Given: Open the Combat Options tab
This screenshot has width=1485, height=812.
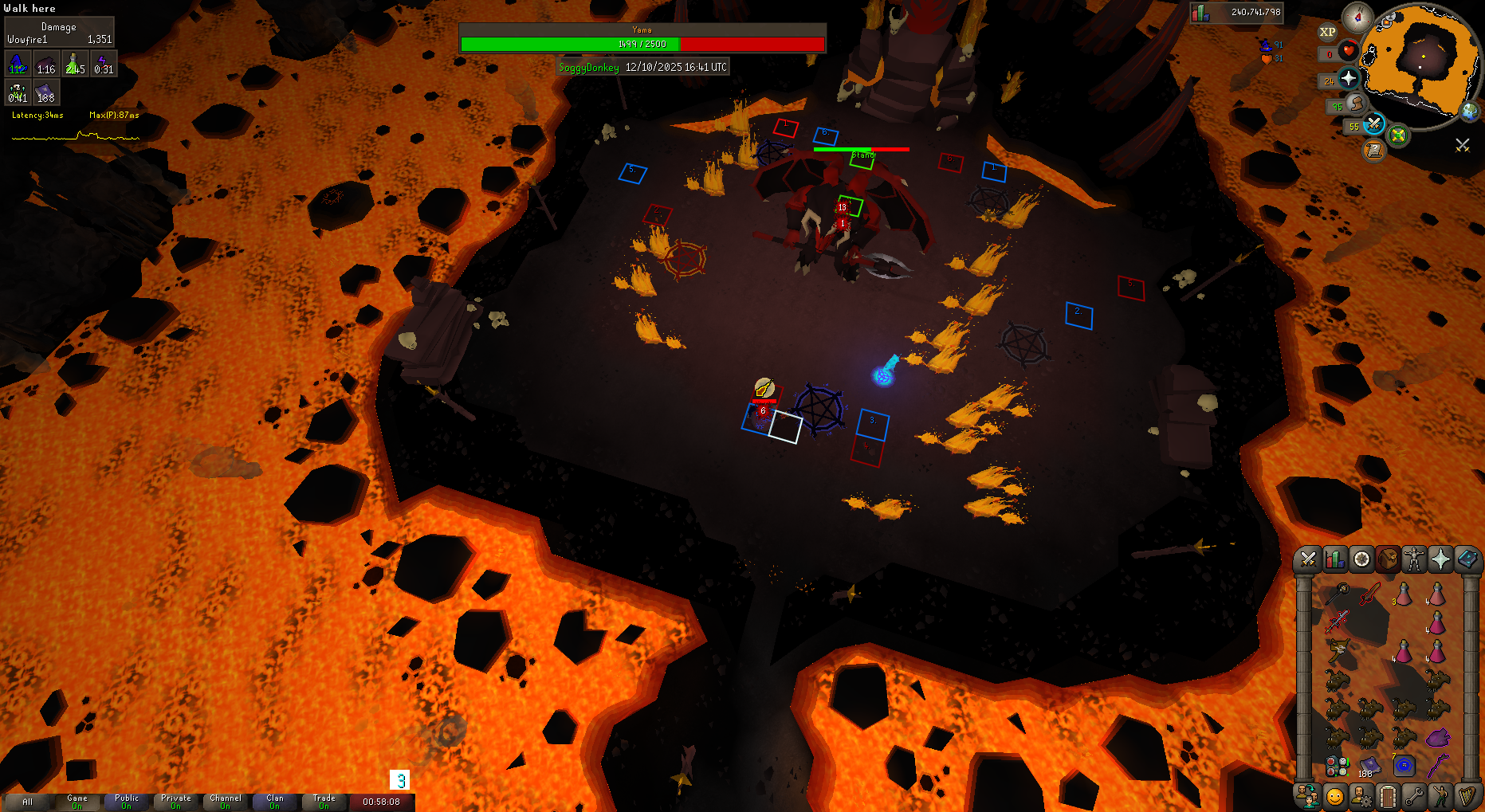Looking at the screenshot, I should tap(1308, 559).
